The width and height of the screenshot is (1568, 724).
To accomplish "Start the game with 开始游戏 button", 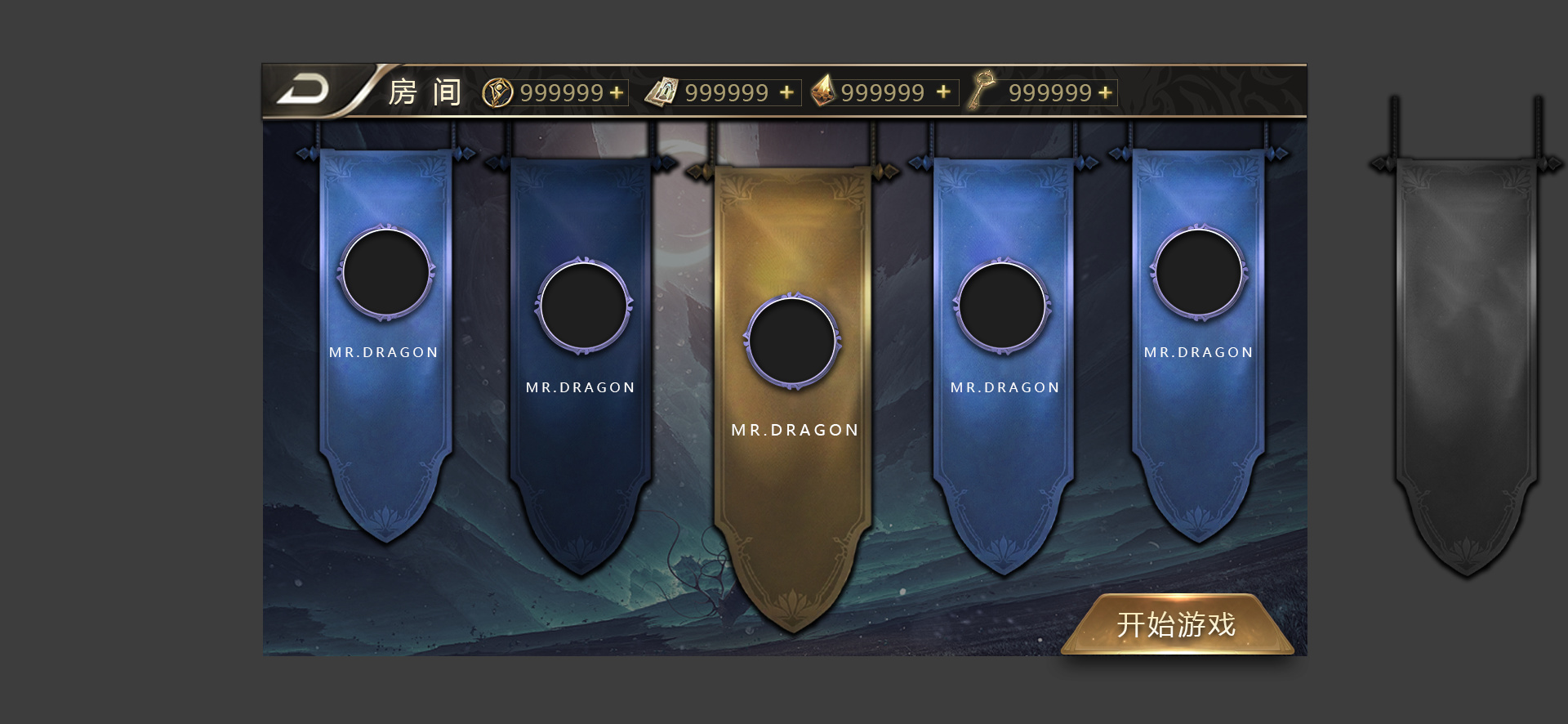I will click(1176, 625).
